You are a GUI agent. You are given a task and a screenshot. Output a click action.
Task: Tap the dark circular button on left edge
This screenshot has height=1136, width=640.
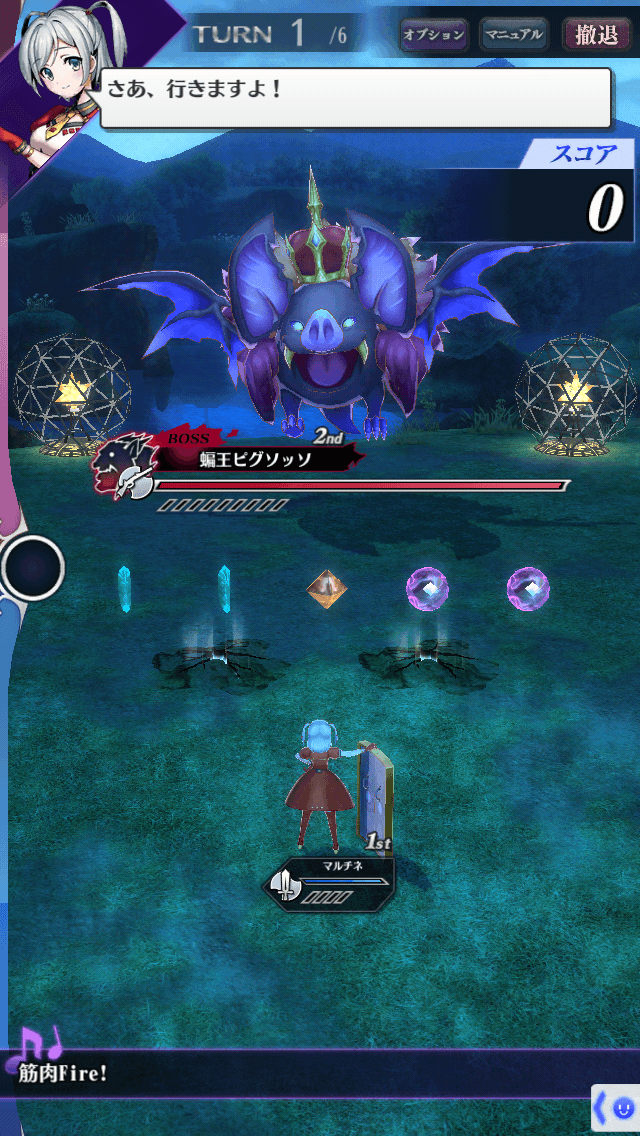coord(33,568)
